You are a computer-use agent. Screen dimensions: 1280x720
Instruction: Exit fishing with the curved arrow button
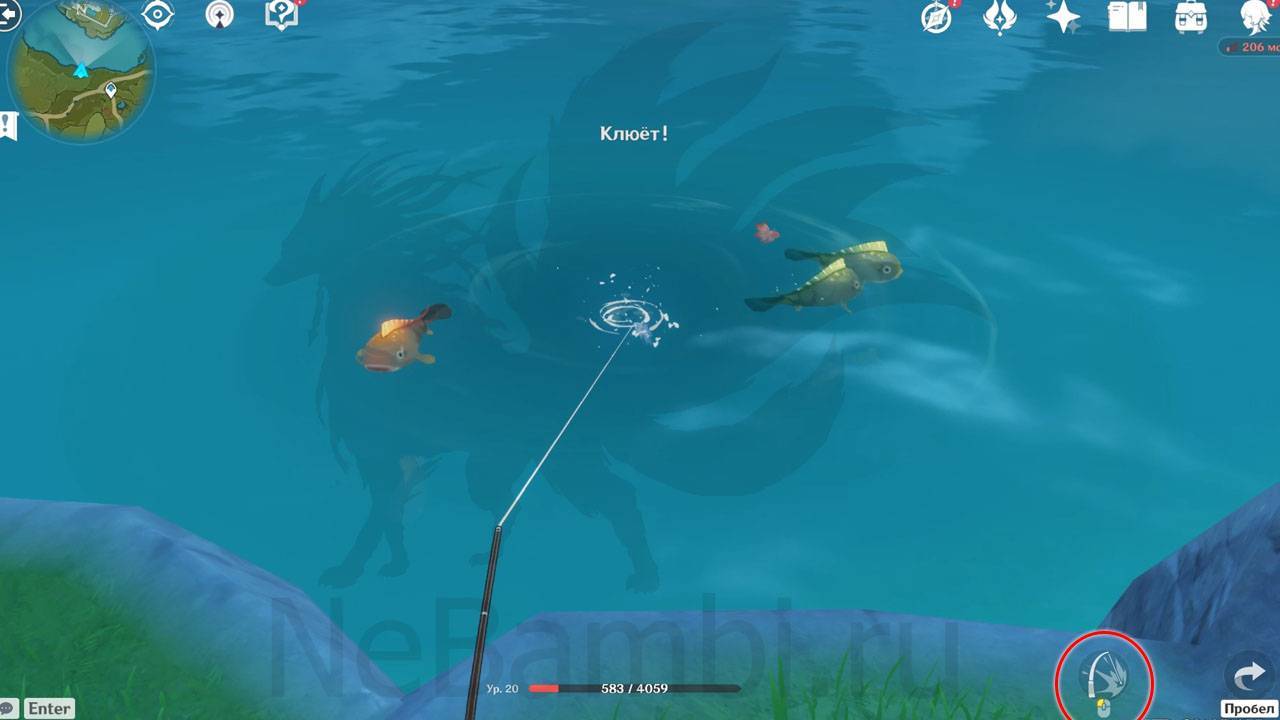pos(1250,678)
